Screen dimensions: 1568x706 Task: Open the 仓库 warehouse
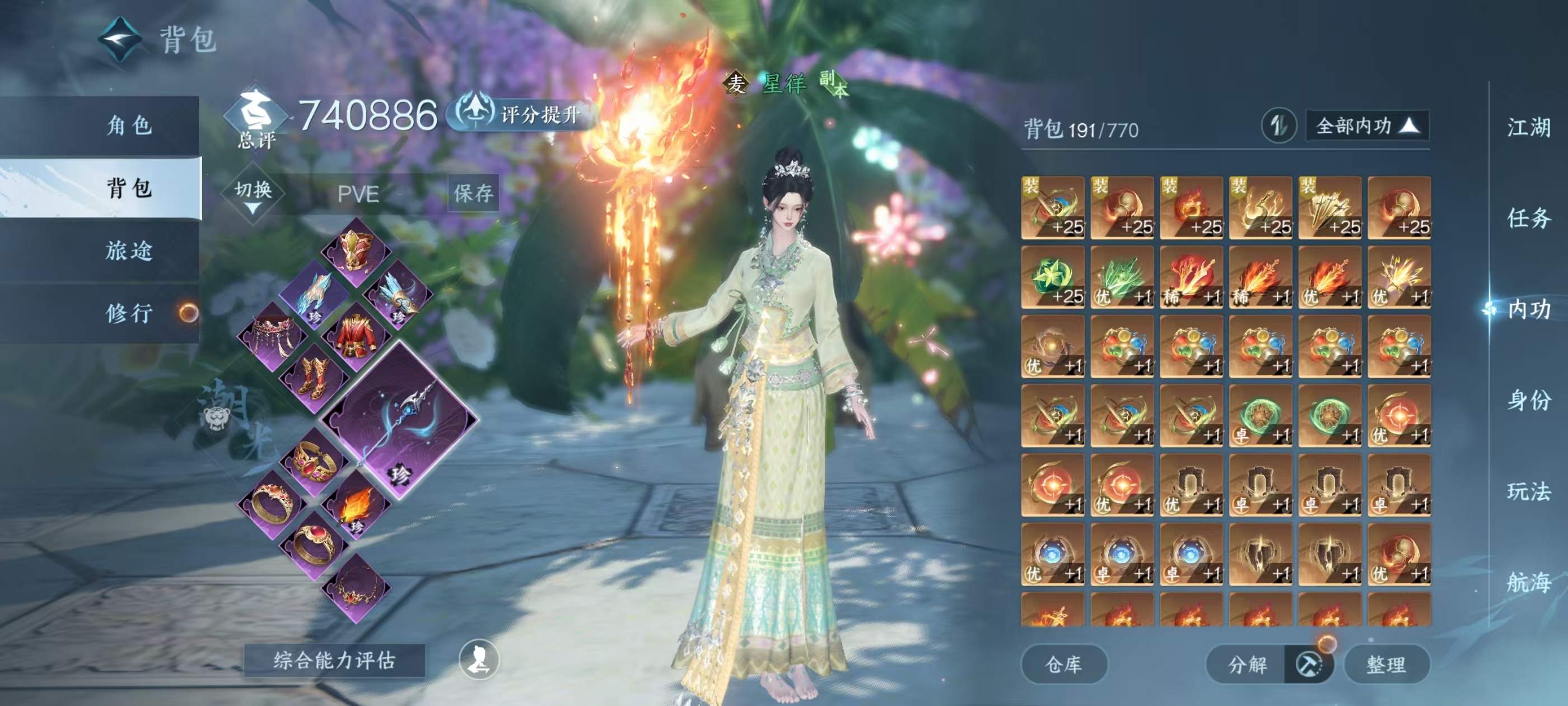[x=1063, y=664]
